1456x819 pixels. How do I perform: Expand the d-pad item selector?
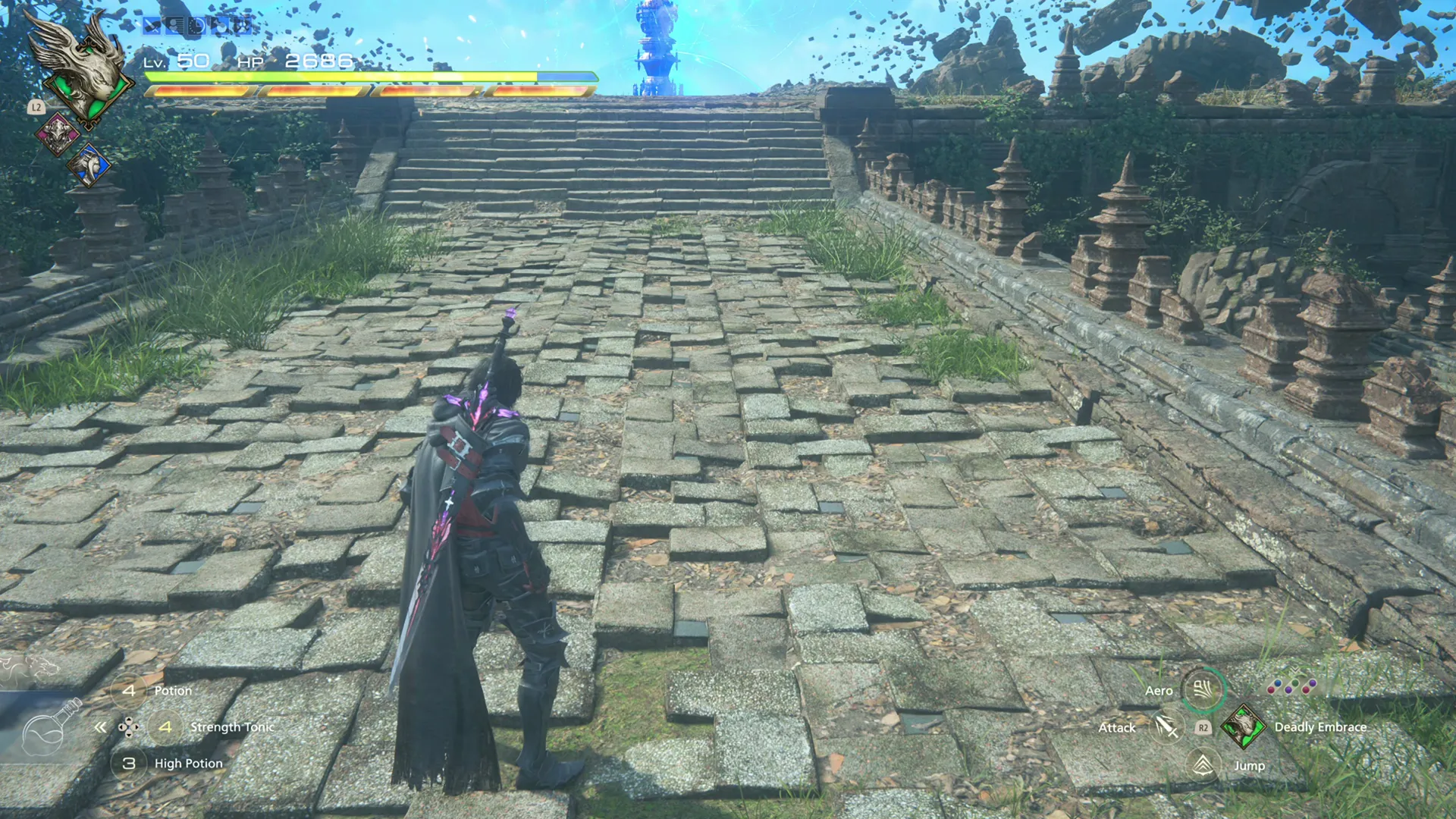click(129, 726)
